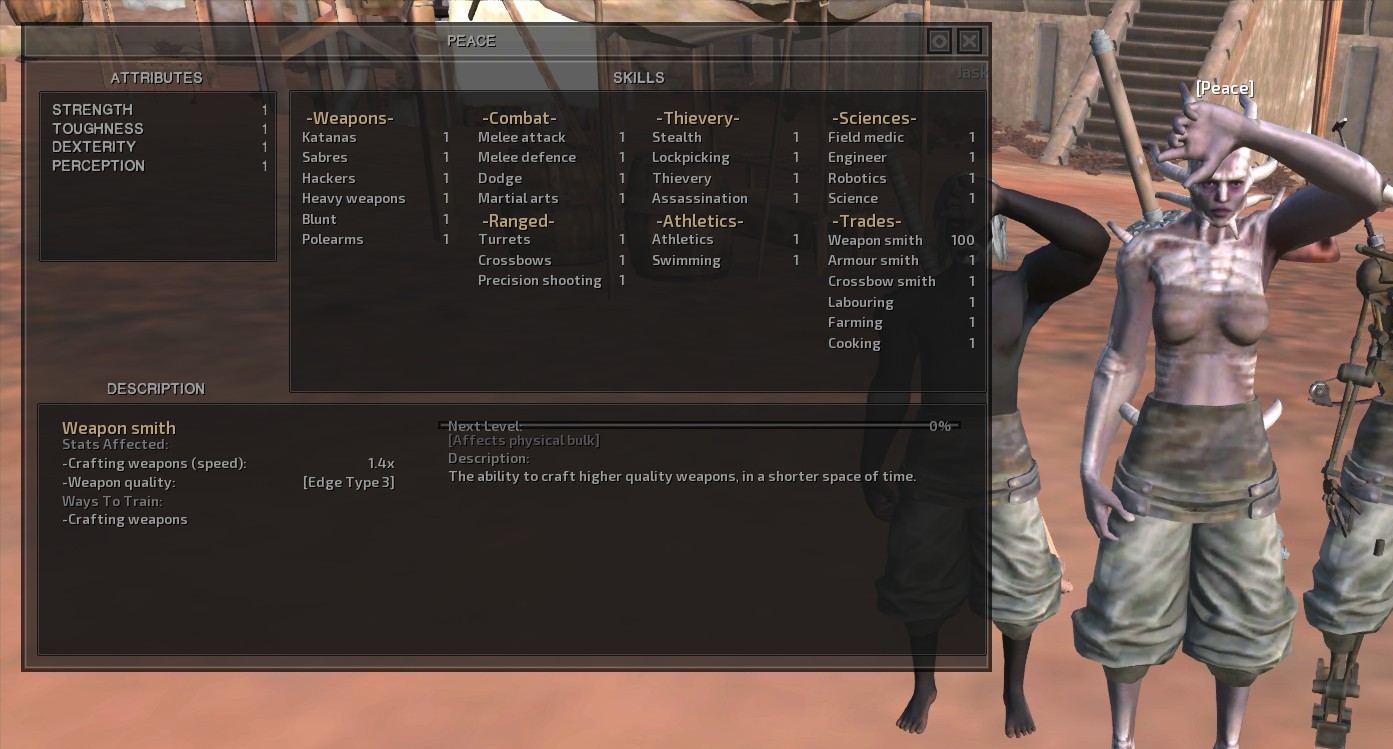
Task: Click the circle icon button beside close
Action: point(939,41)
